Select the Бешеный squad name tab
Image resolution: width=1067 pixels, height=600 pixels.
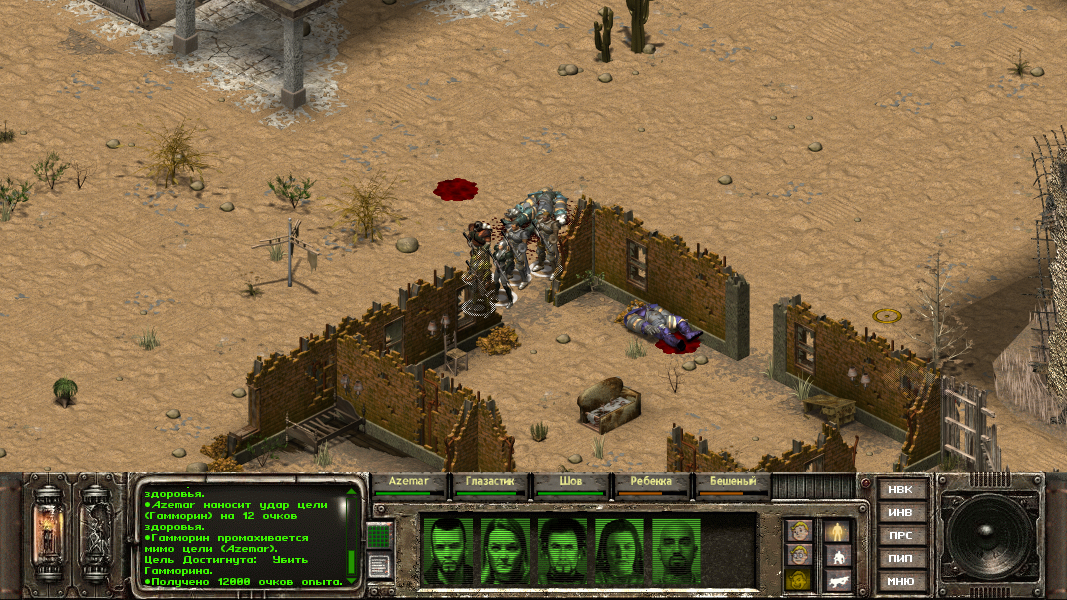732,482
